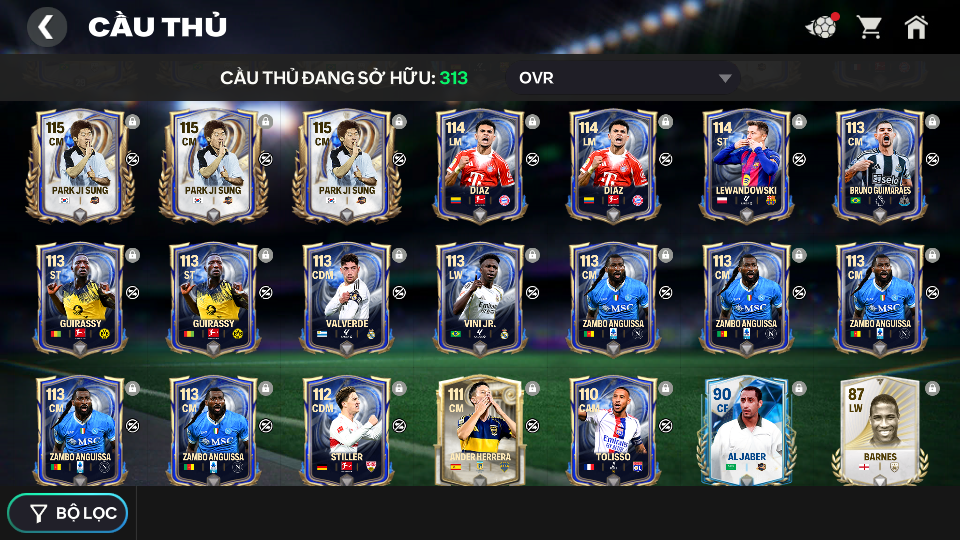Select the Stiller 112 CDM card
The height and width of the screenshot is (540, 960).
[x=346, y=430]
